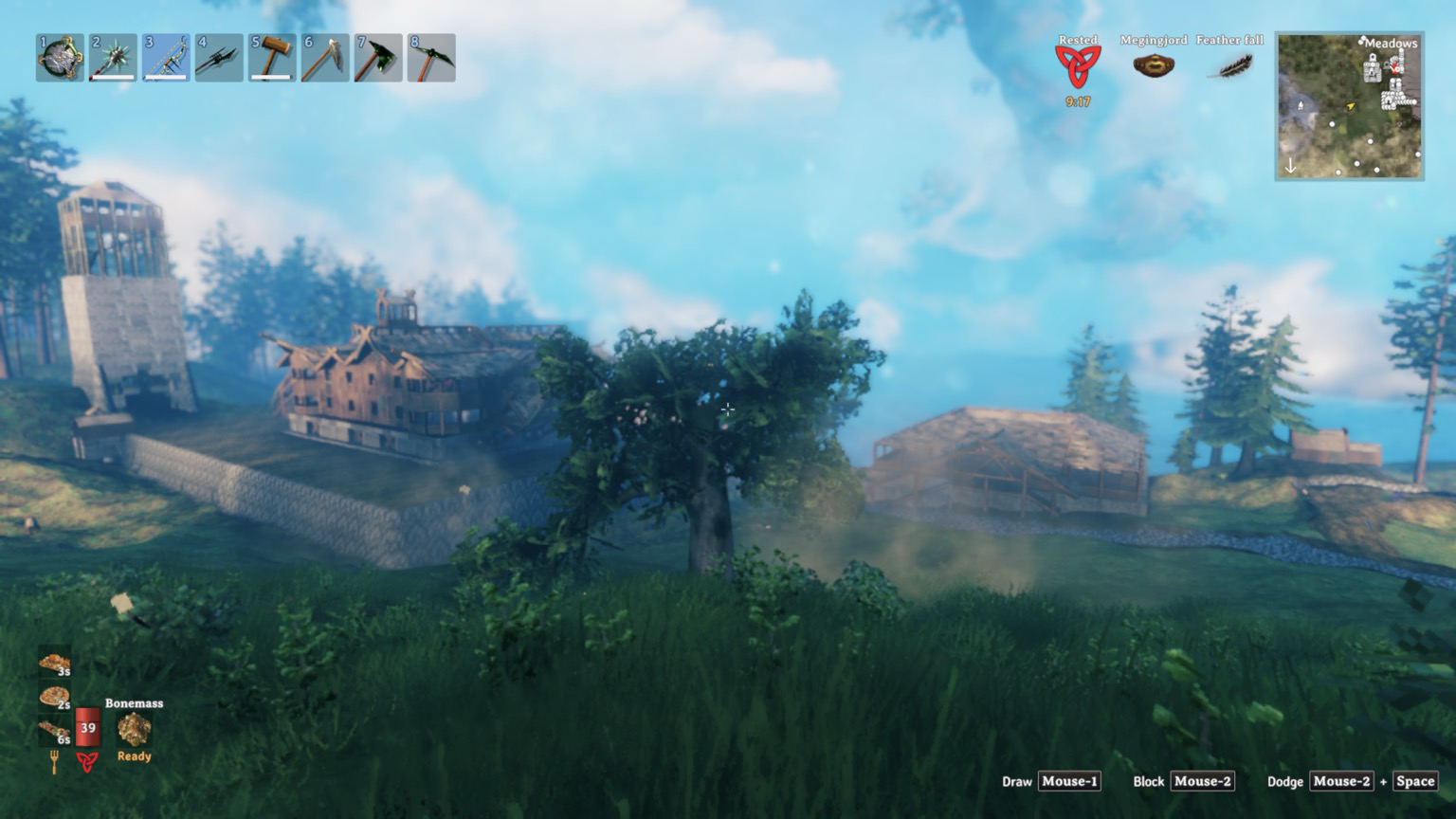Viewport: 1456px width, 819px height.
Task: Click the Rested status effect icon
Action: point(1078,65)
